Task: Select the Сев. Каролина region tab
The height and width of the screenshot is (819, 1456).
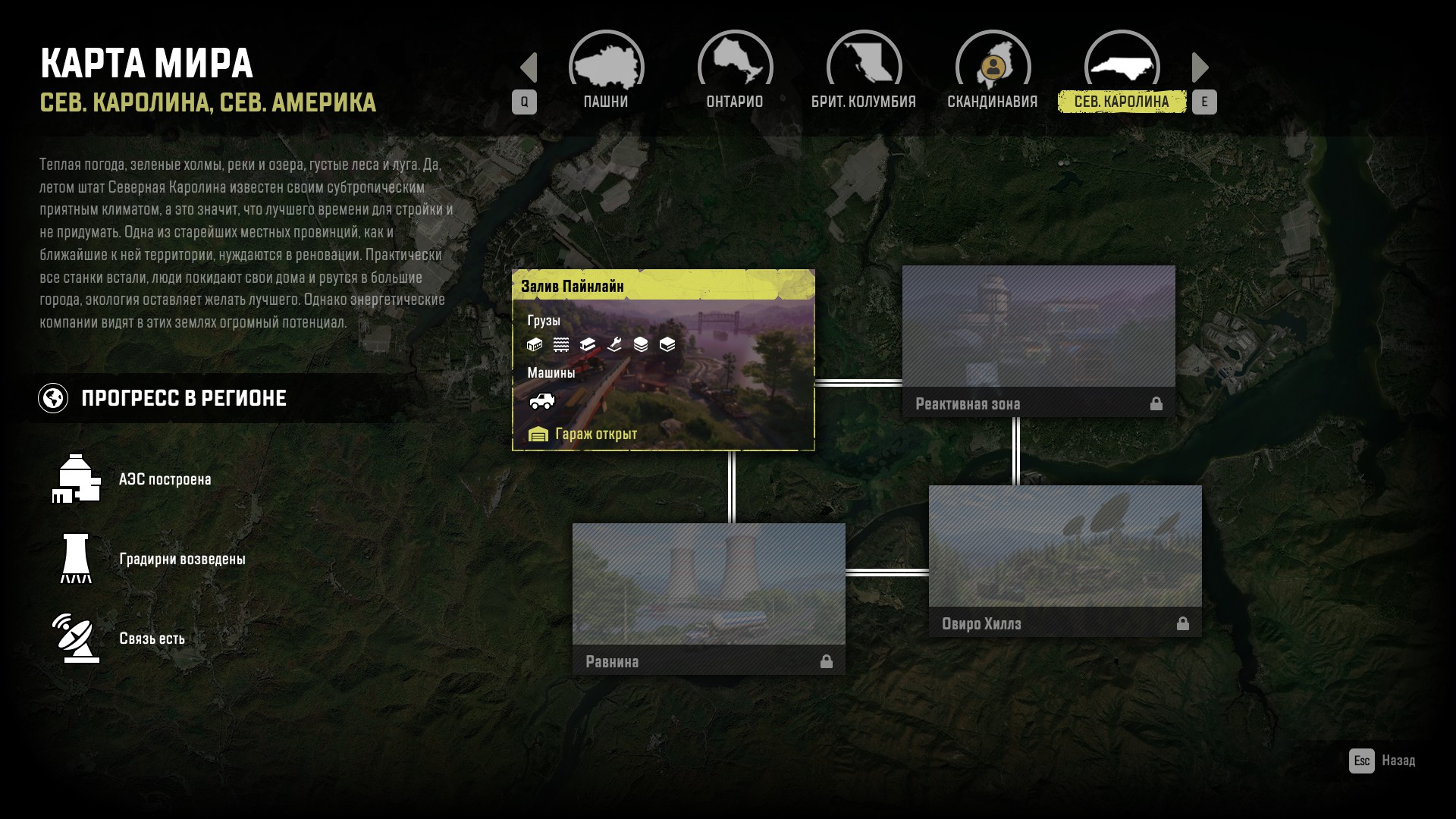Action: tap(1122, 74)
